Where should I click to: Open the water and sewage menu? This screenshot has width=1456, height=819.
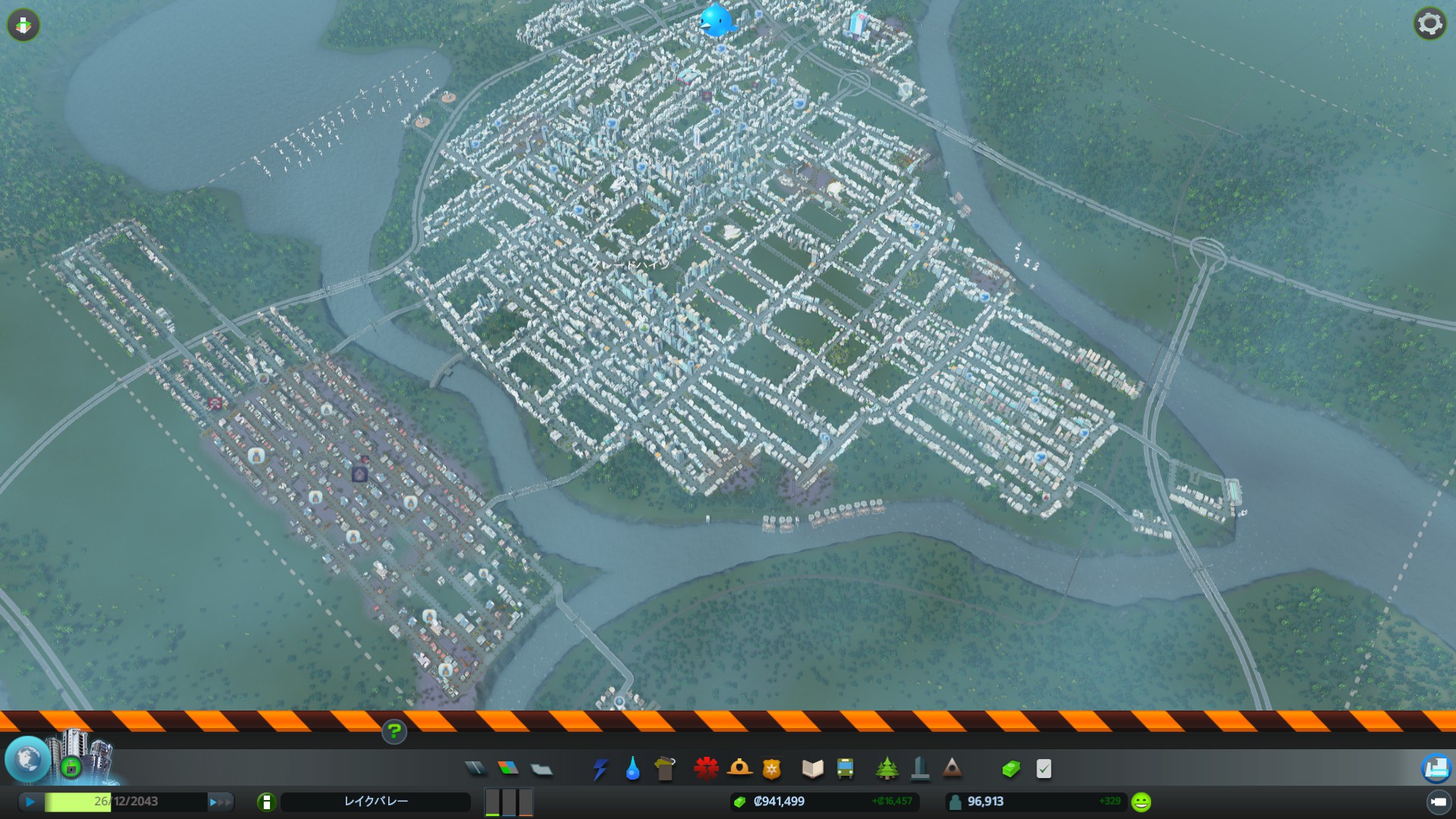pyautogui.click(x=632, y=770)
